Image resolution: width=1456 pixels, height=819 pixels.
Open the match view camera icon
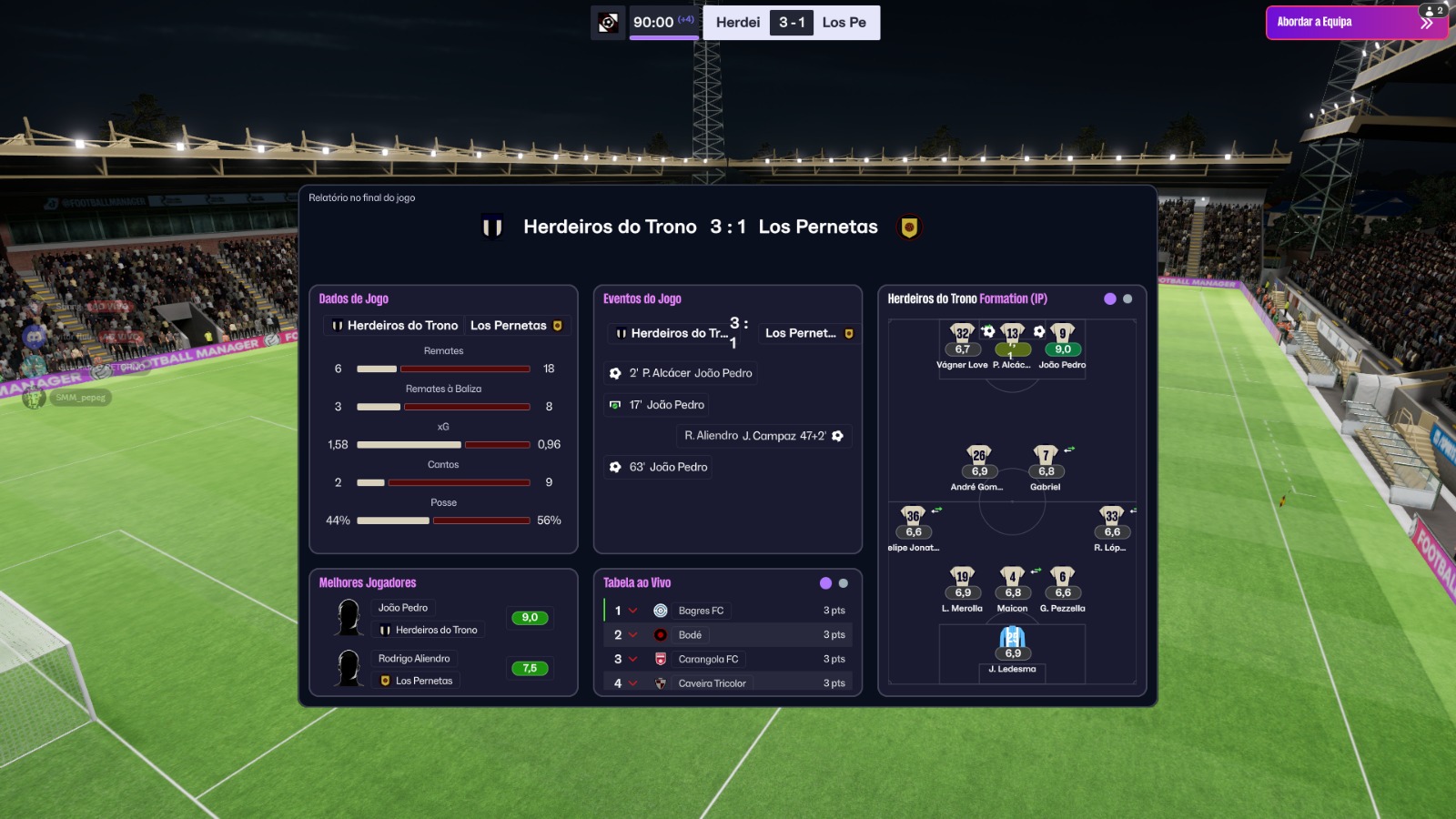pyautogui.click(x=608, y=23)
